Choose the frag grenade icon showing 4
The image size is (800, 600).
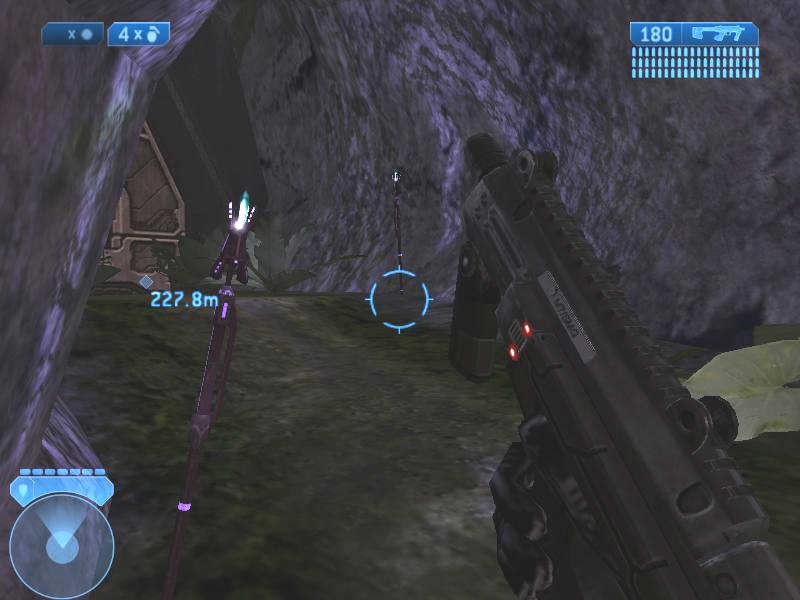[138, 34]
